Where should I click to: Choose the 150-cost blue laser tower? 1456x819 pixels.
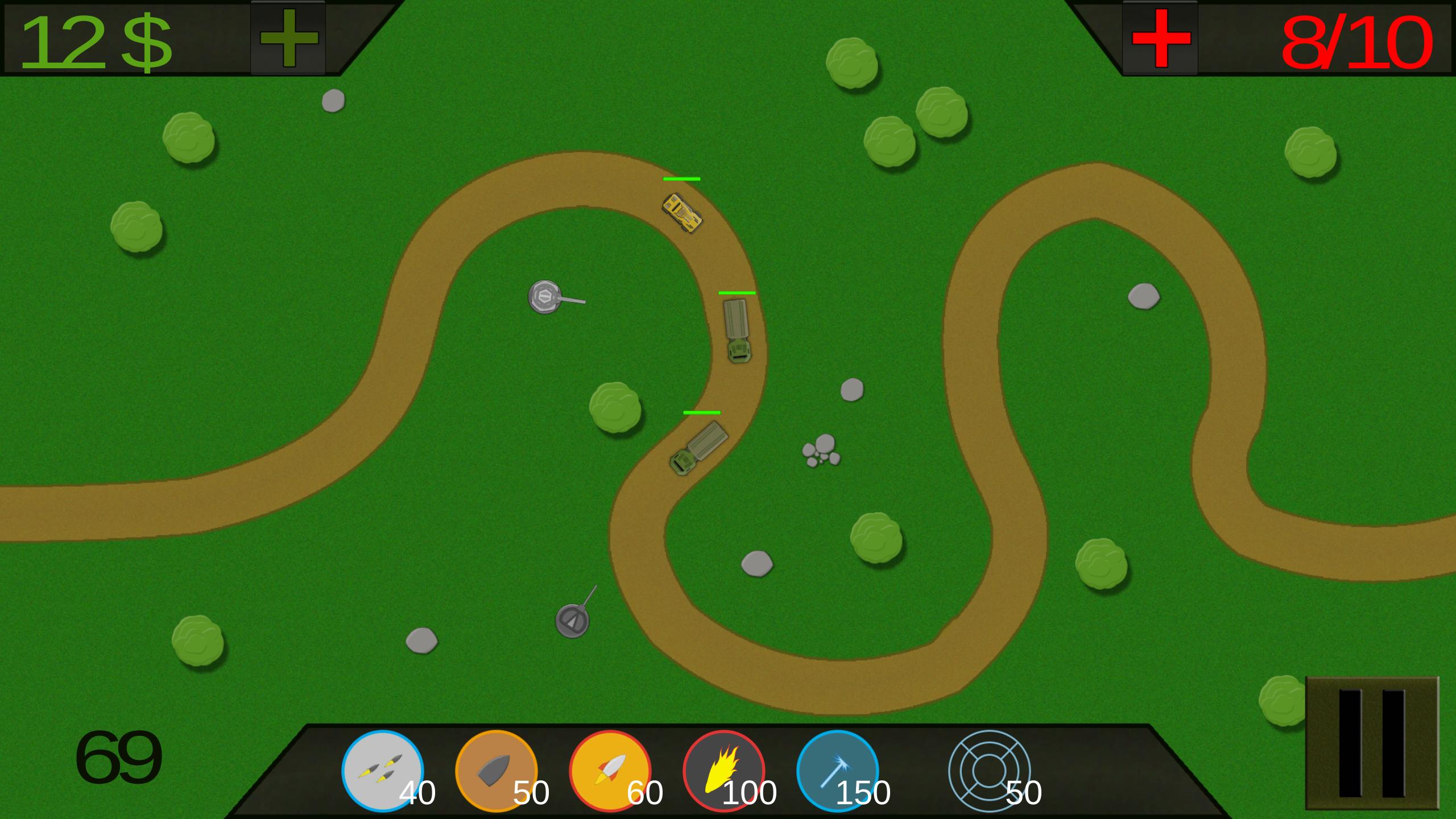pos(837,771)
